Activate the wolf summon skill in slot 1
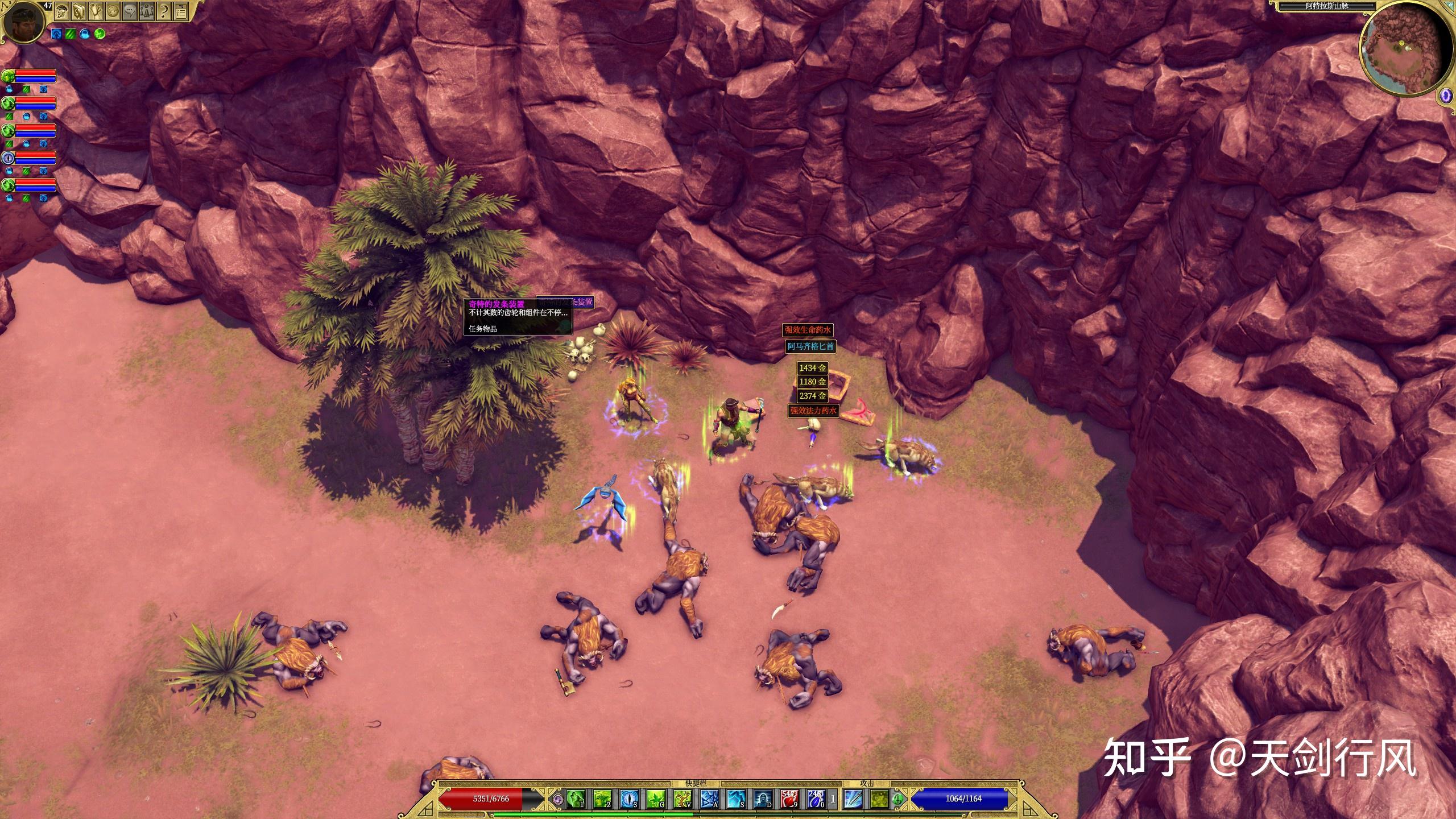Screen dimensions: 1456x819 [574, 799]
